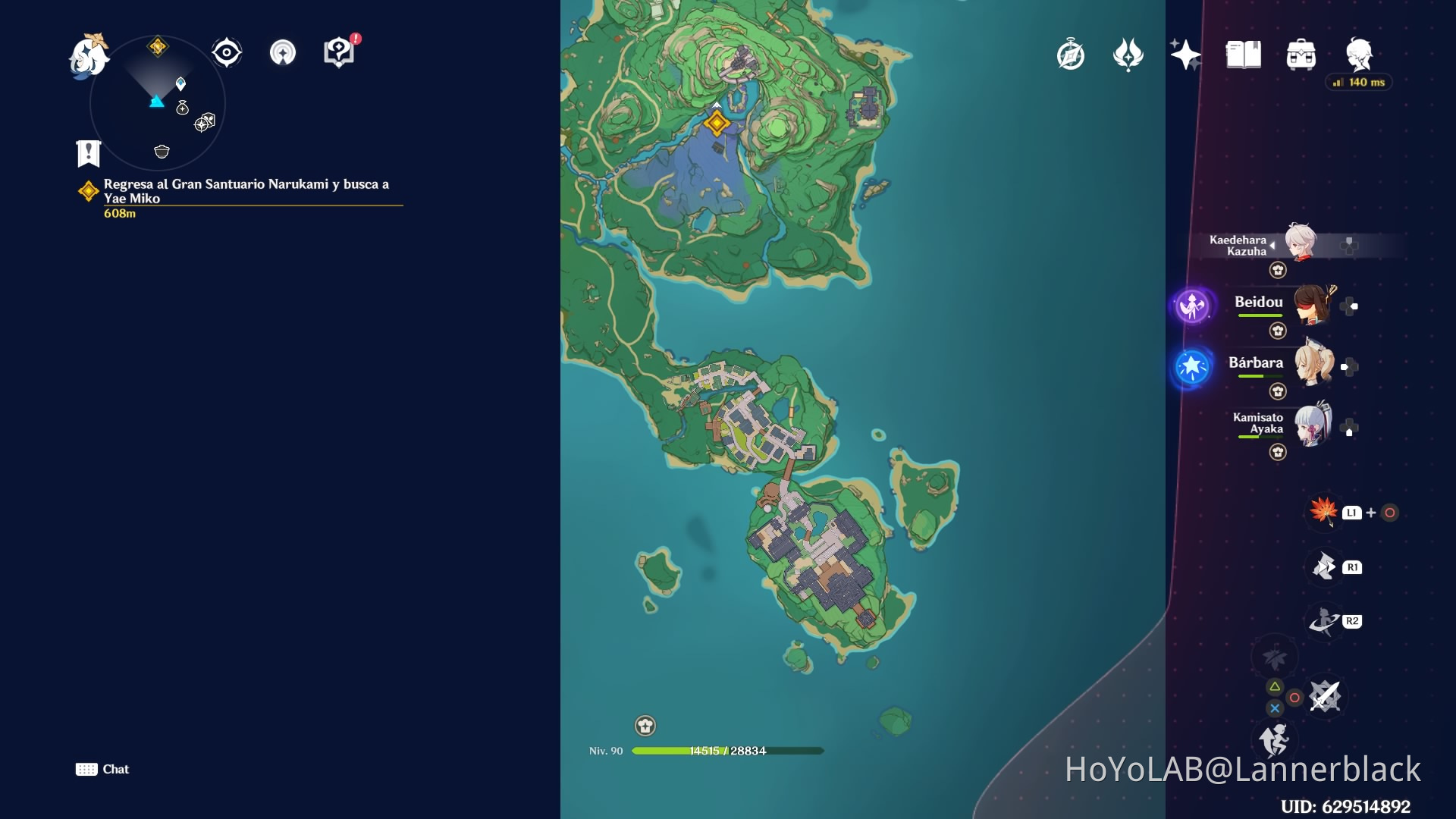This screenshot has width=1456, height=819.
Task: Activate Beidou's elemental burst icon
Action: [1193, 306]
